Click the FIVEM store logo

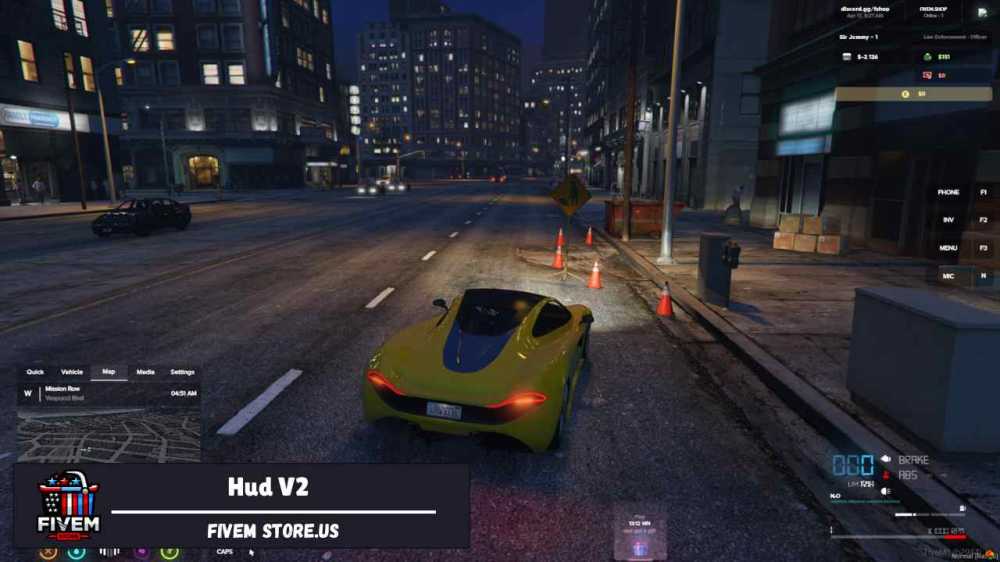68,506
